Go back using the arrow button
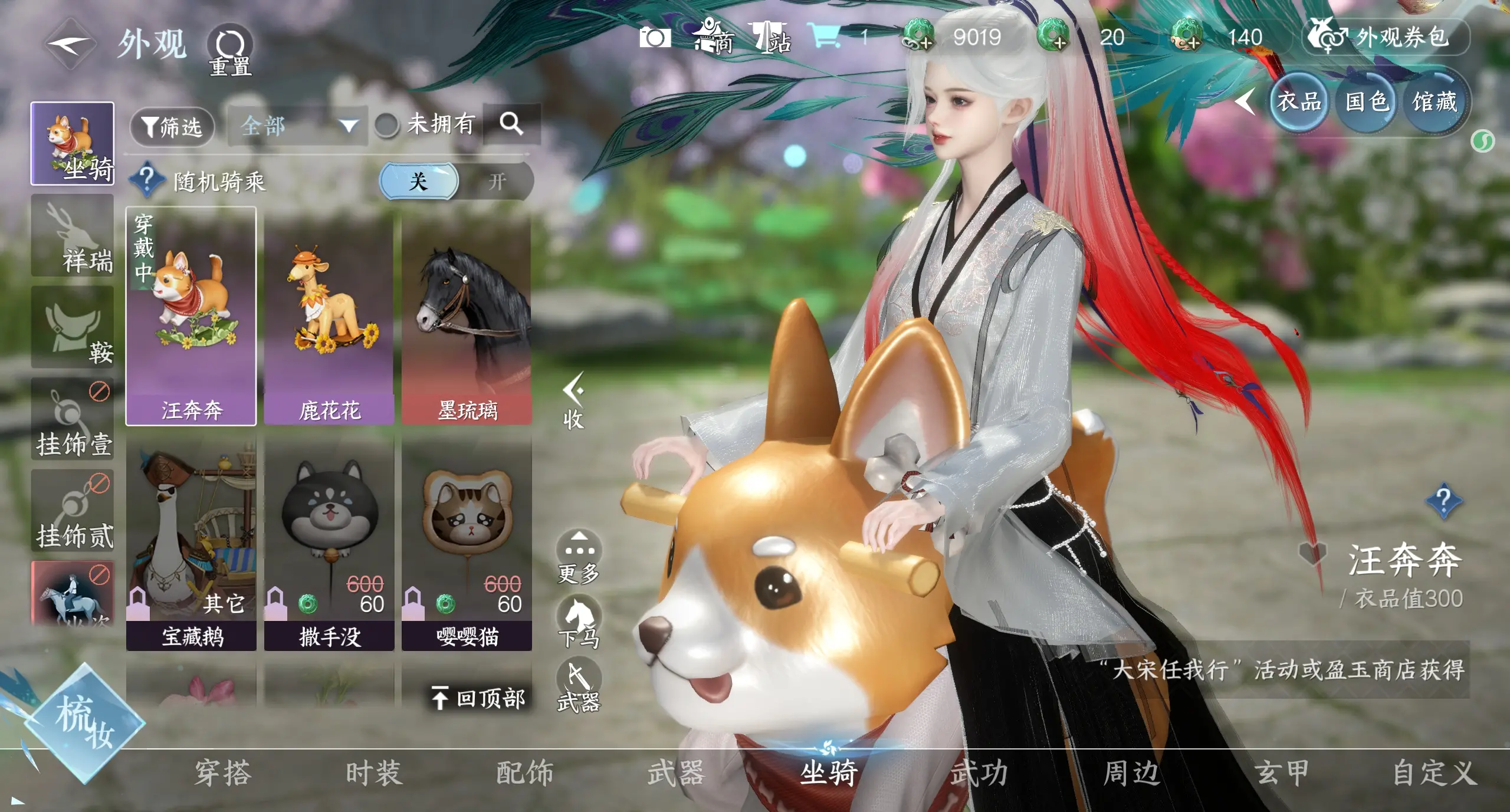 [x=69, y=44]
